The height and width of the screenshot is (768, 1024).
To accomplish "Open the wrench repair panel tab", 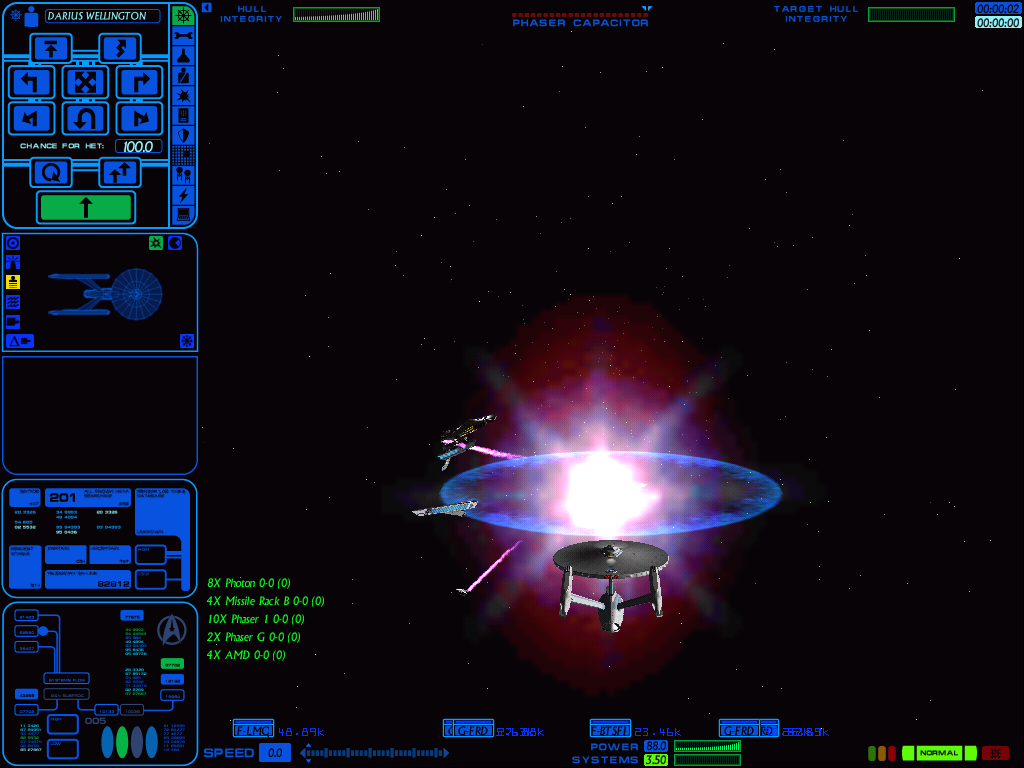I will [x=183, y=35].
